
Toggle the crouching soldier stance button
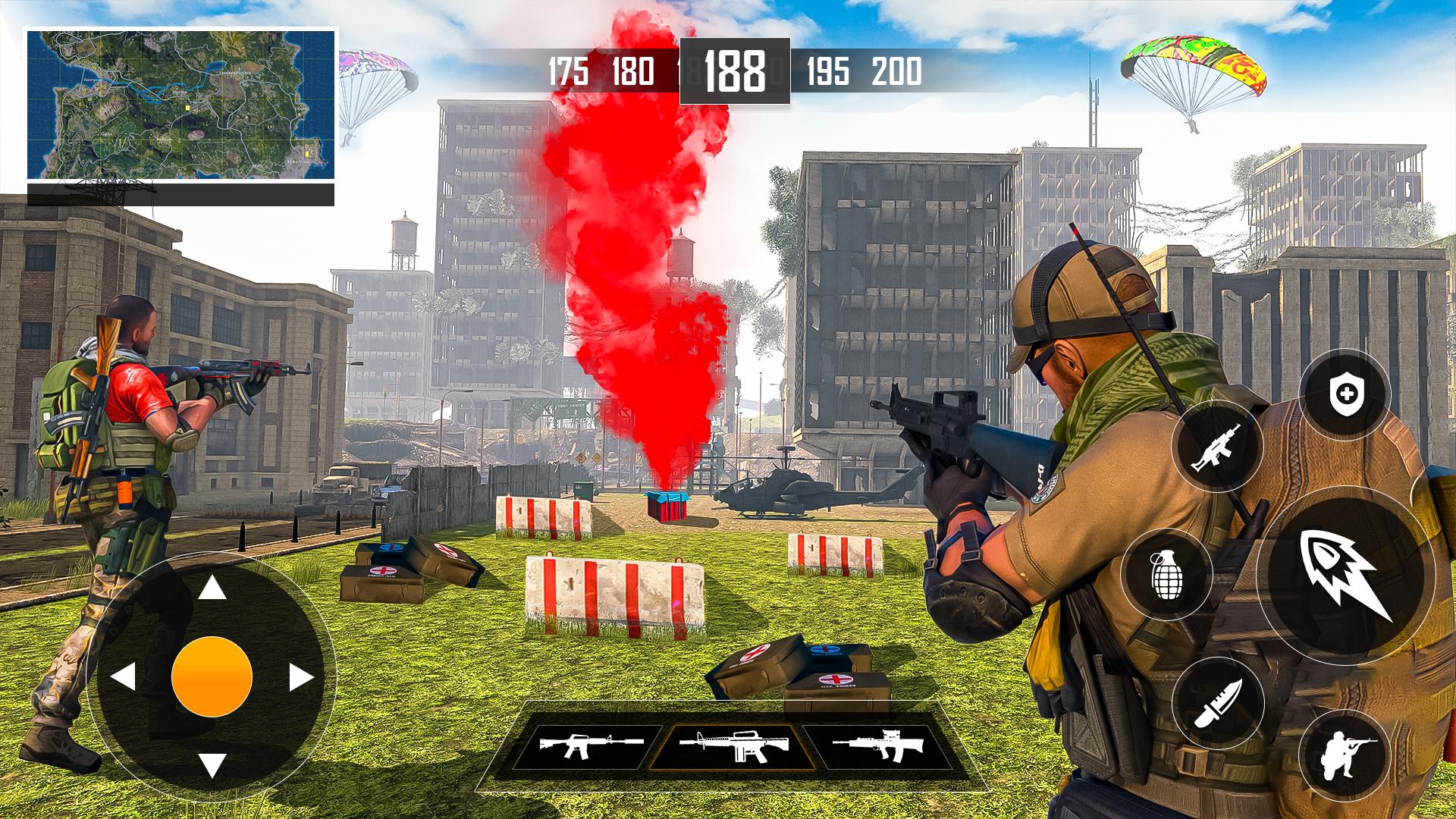[1345, 755]
